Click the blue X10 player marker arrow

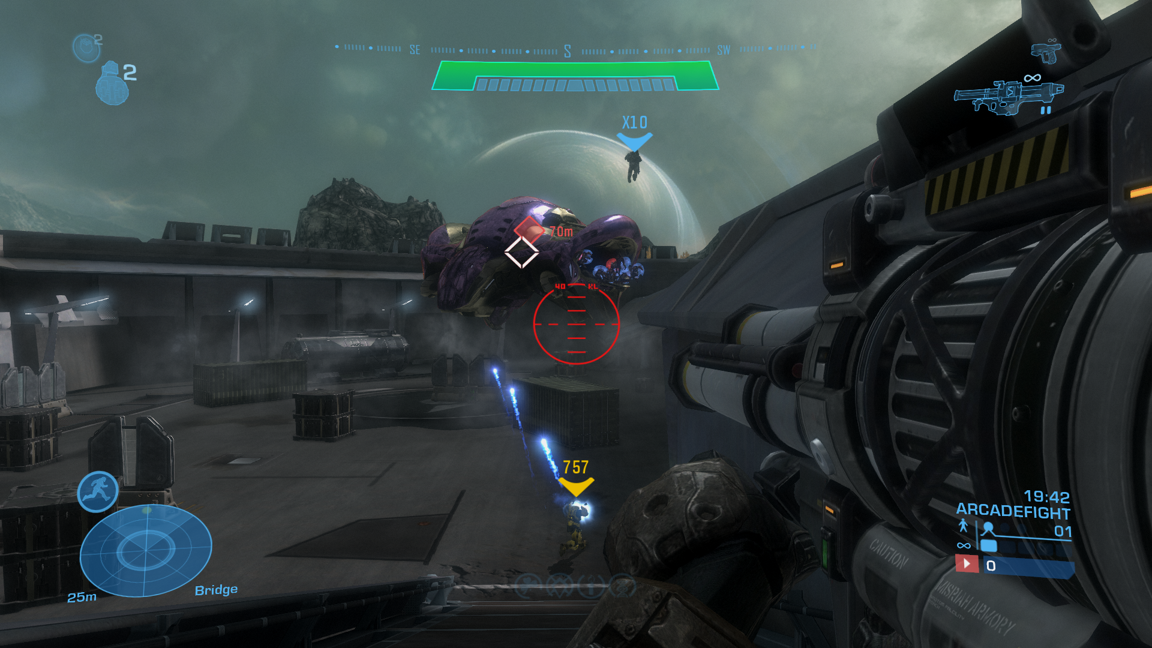click(634, 143)
